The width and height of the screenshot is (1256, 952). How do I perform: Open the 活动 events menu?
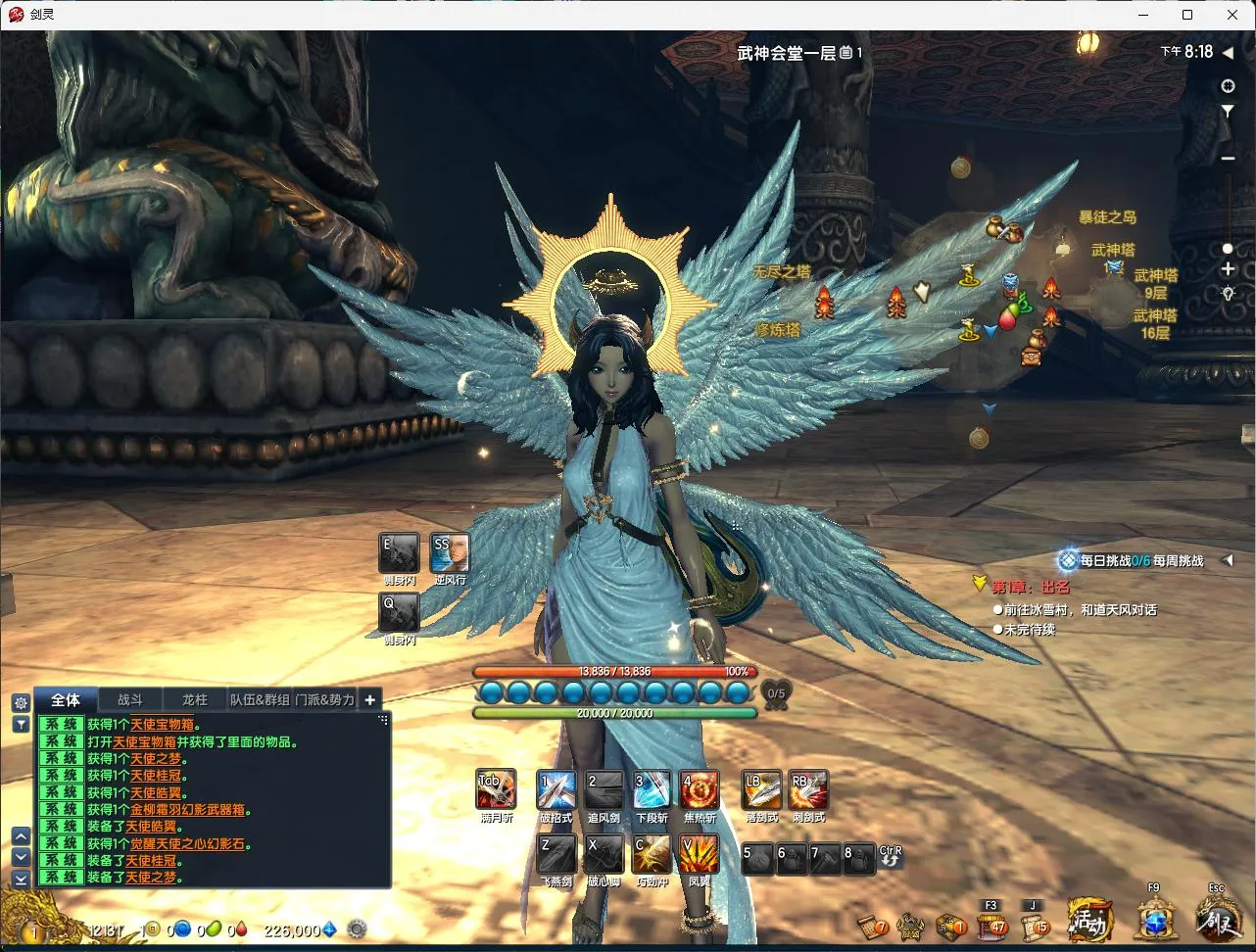[1089, 921]
